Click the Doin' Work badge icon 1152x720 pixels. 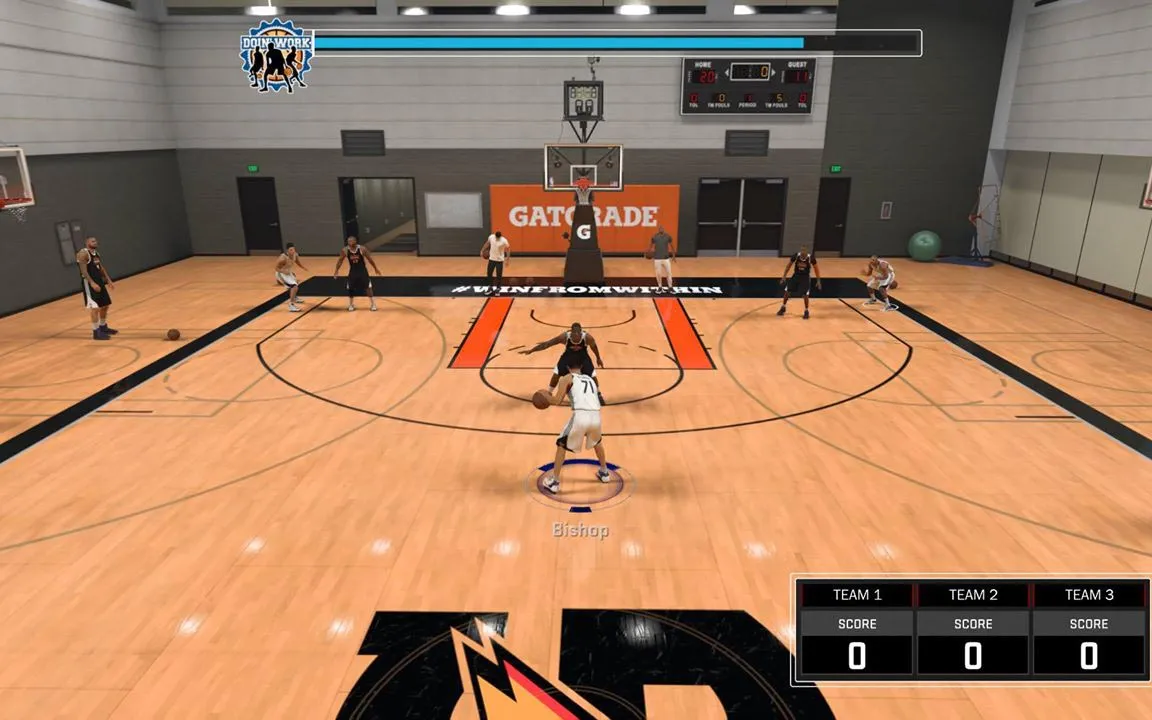[277, 57]
